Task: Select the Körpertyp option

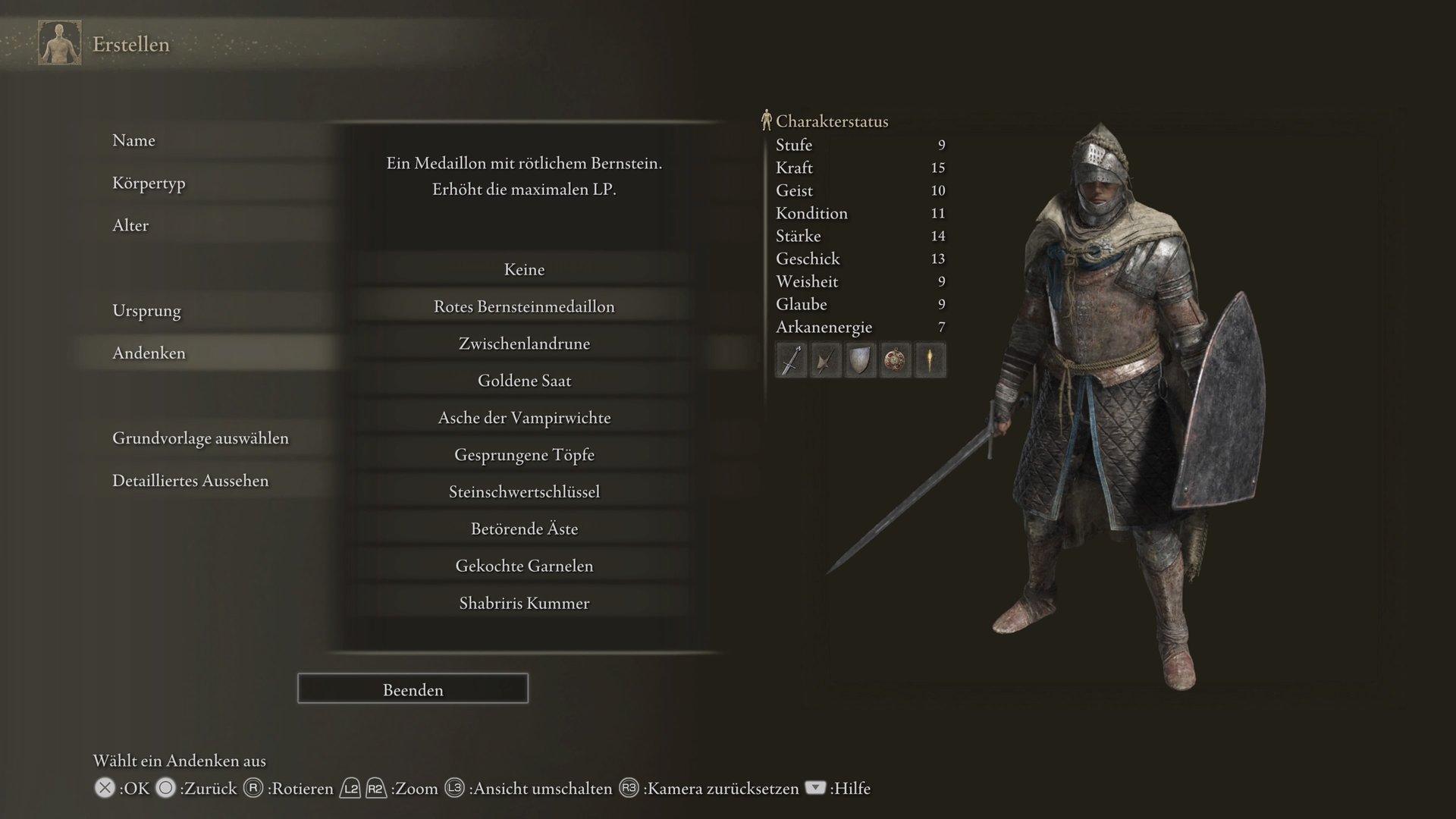Action: click(x=149, y=183)
